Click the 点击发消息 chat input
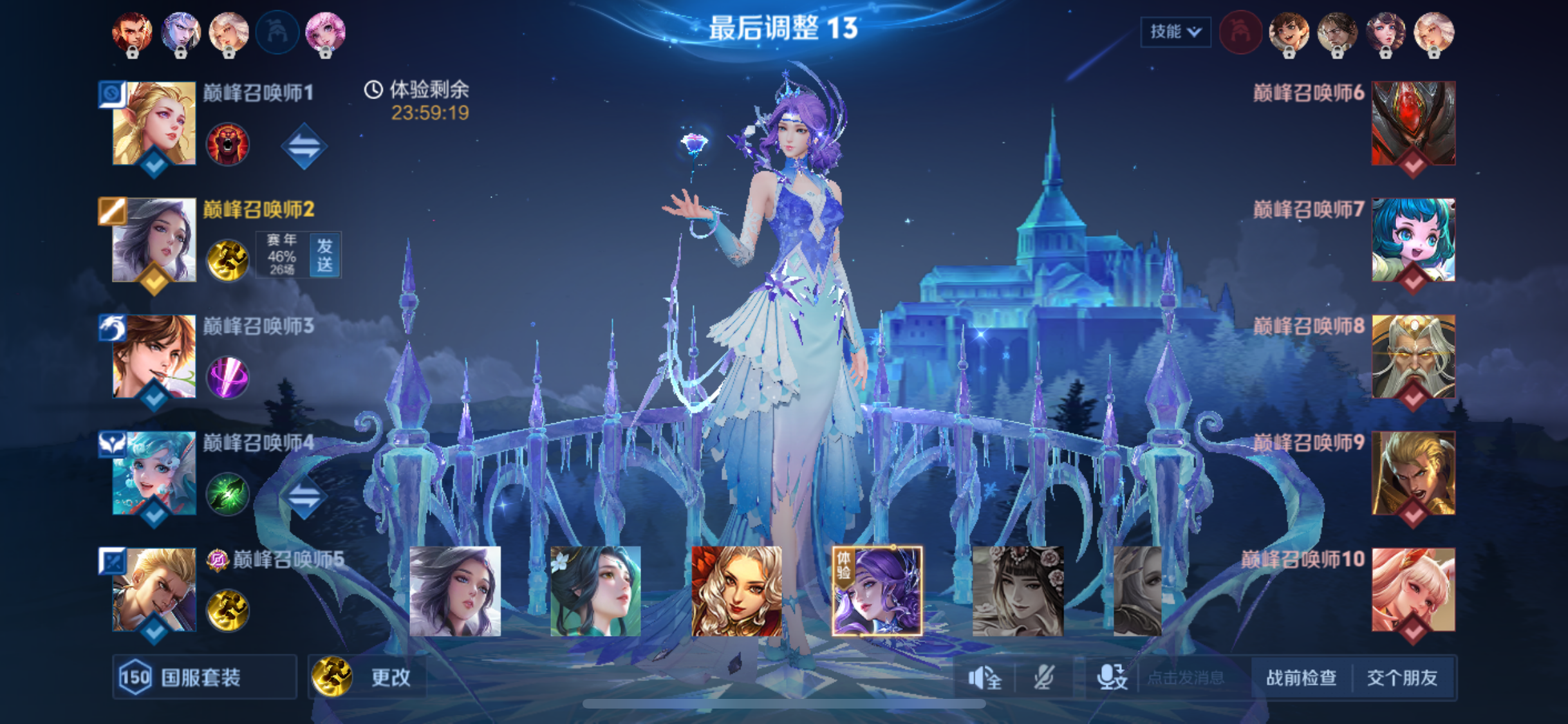The height and width of the screenshot is (724, 1568). 1186,677
